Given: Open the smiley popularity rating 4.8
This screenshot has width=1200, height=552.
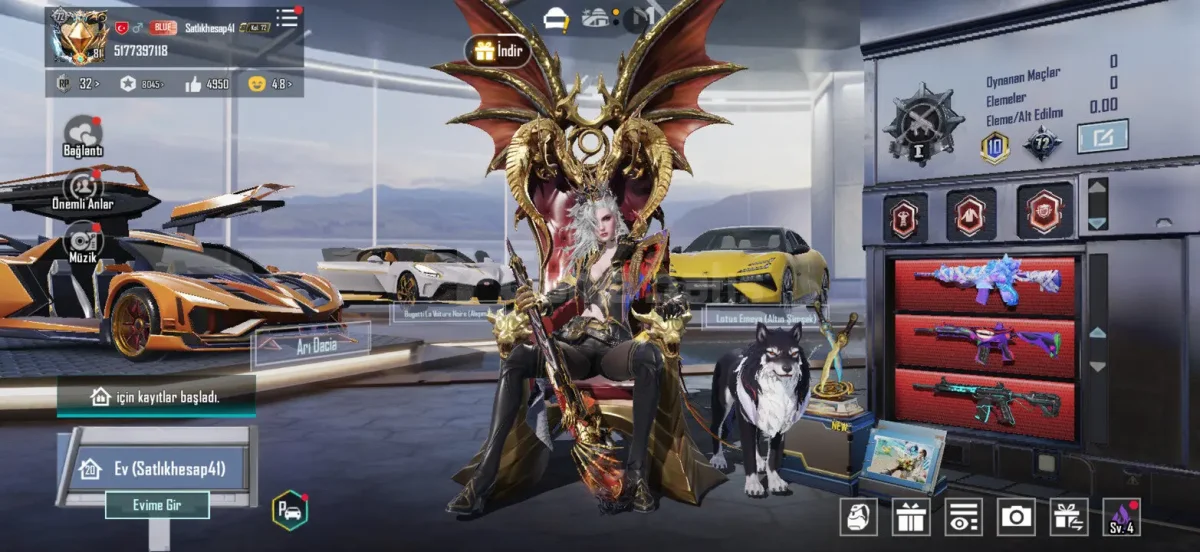Looking at the screenshot, I should (270, 84).
